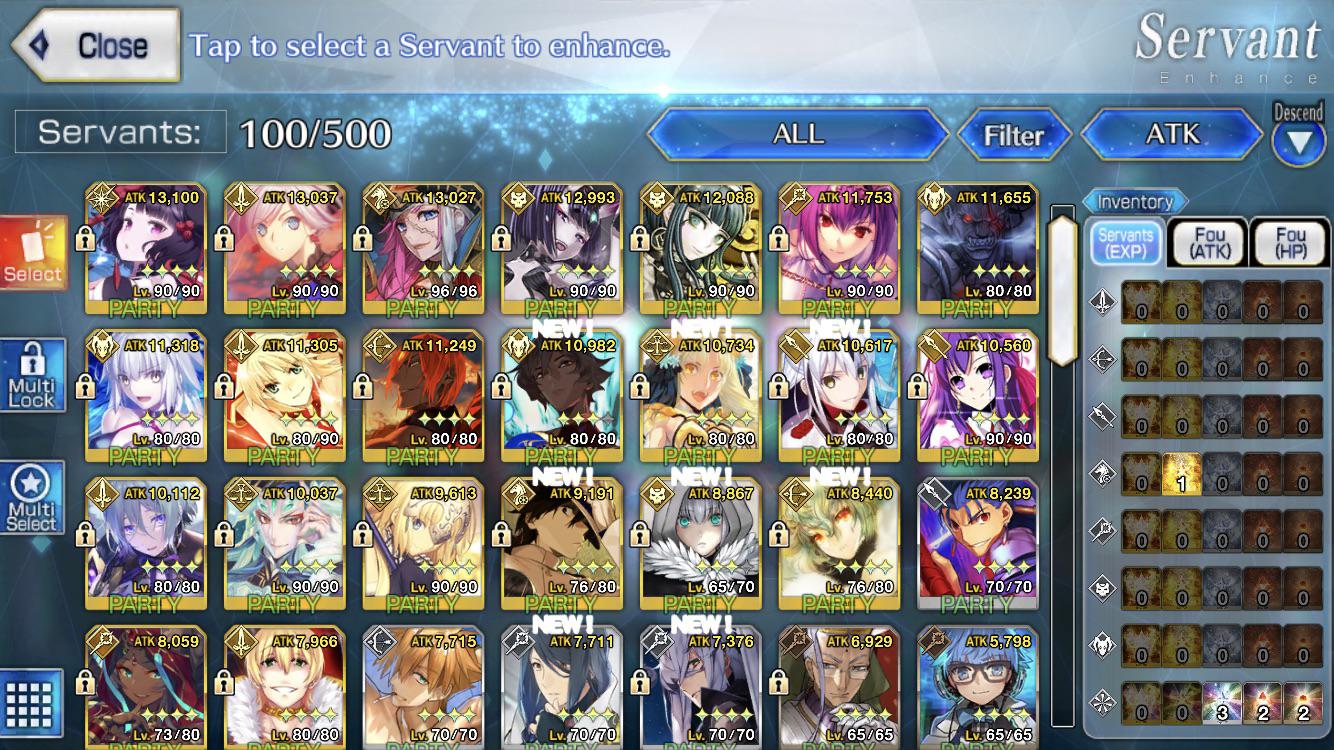
Task: Open the ATK sort criteria dropdown
Action: point(1172,133)
